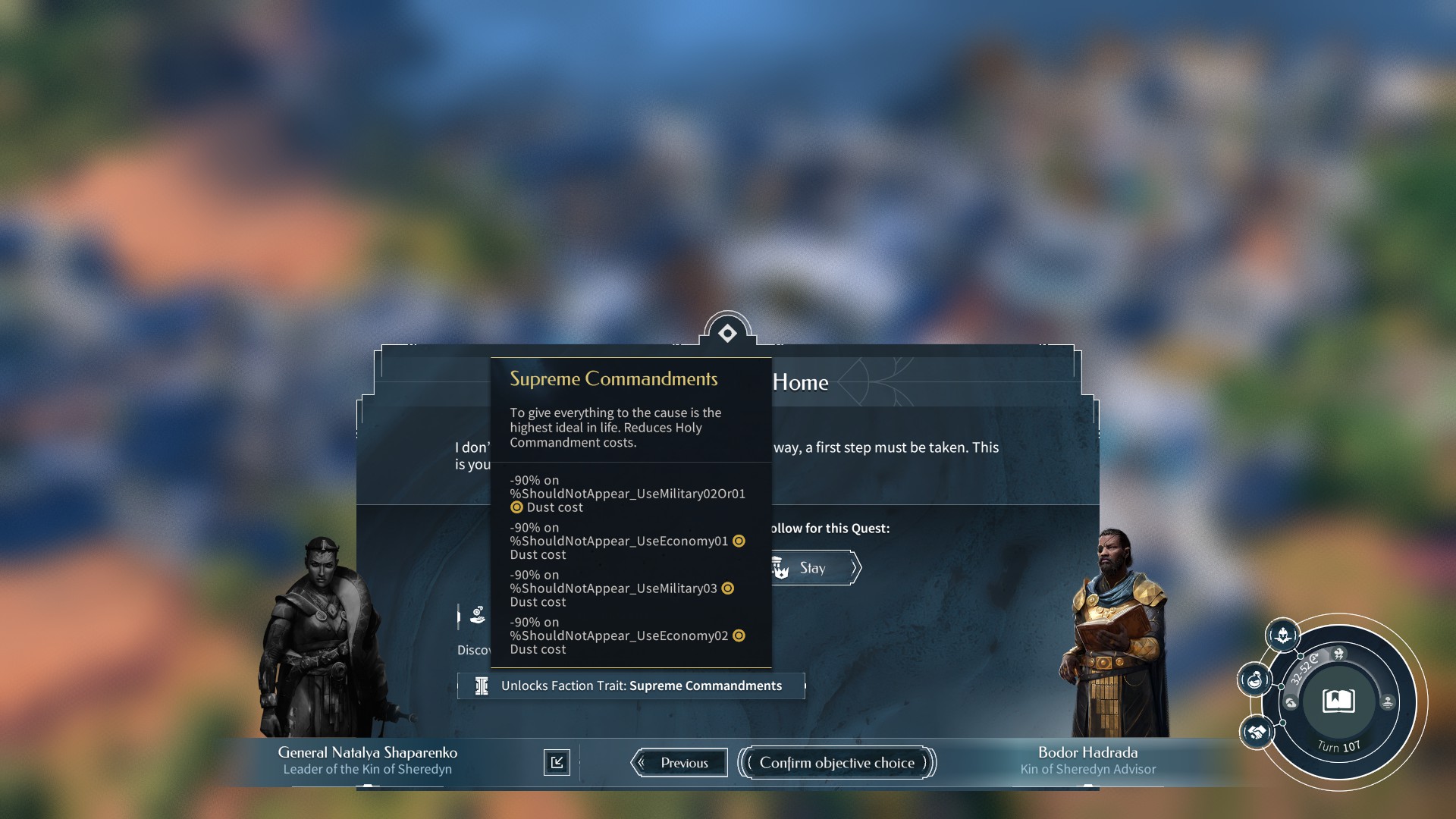The height and width of the screenshot is (819, 1456).
Task: Open the military helmet menu icon
Action: coord(1282,635)
